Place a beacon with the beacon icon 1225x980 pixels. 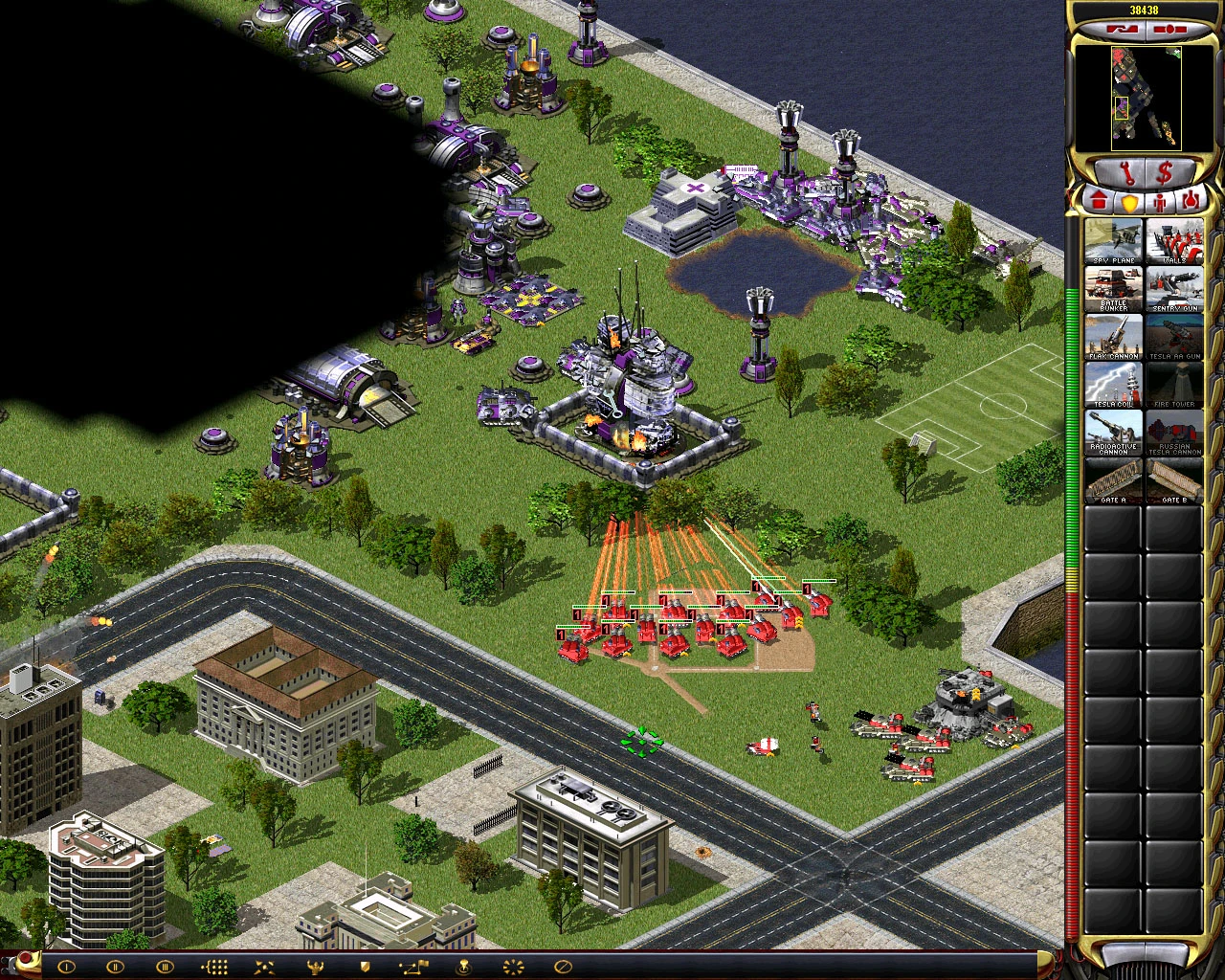pyautogui.click(x=464, y=967)
